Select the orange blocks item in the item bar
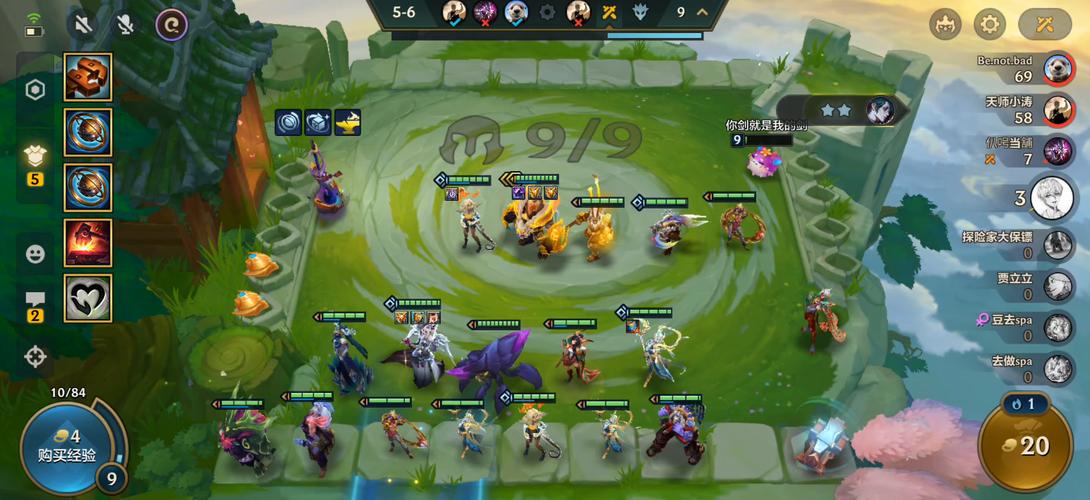Image resolution: width=1090 pixels, height=500 pixels. click(88, 77)
